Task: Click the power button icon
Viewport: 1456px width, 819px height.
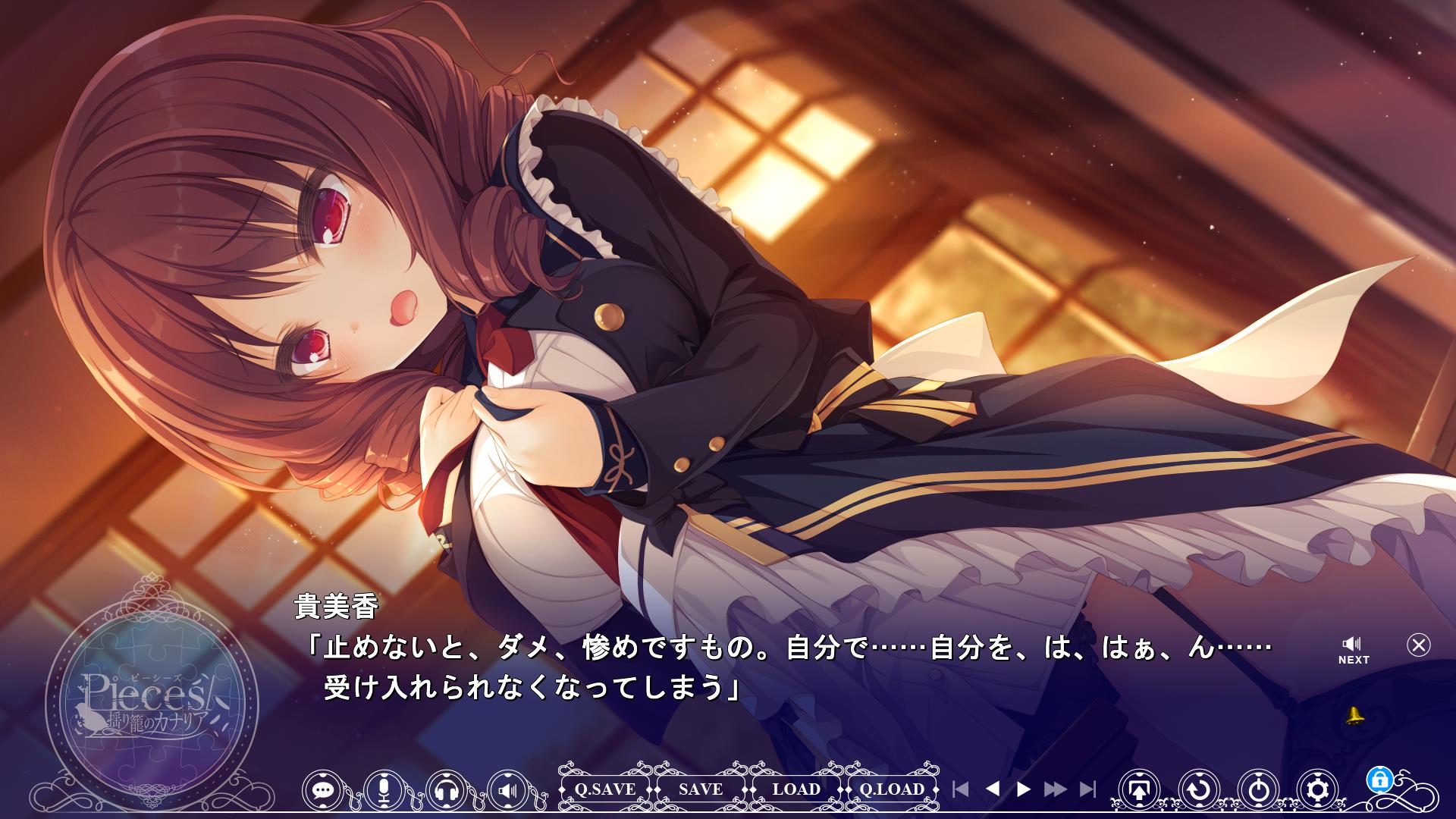Action: 1258,789
